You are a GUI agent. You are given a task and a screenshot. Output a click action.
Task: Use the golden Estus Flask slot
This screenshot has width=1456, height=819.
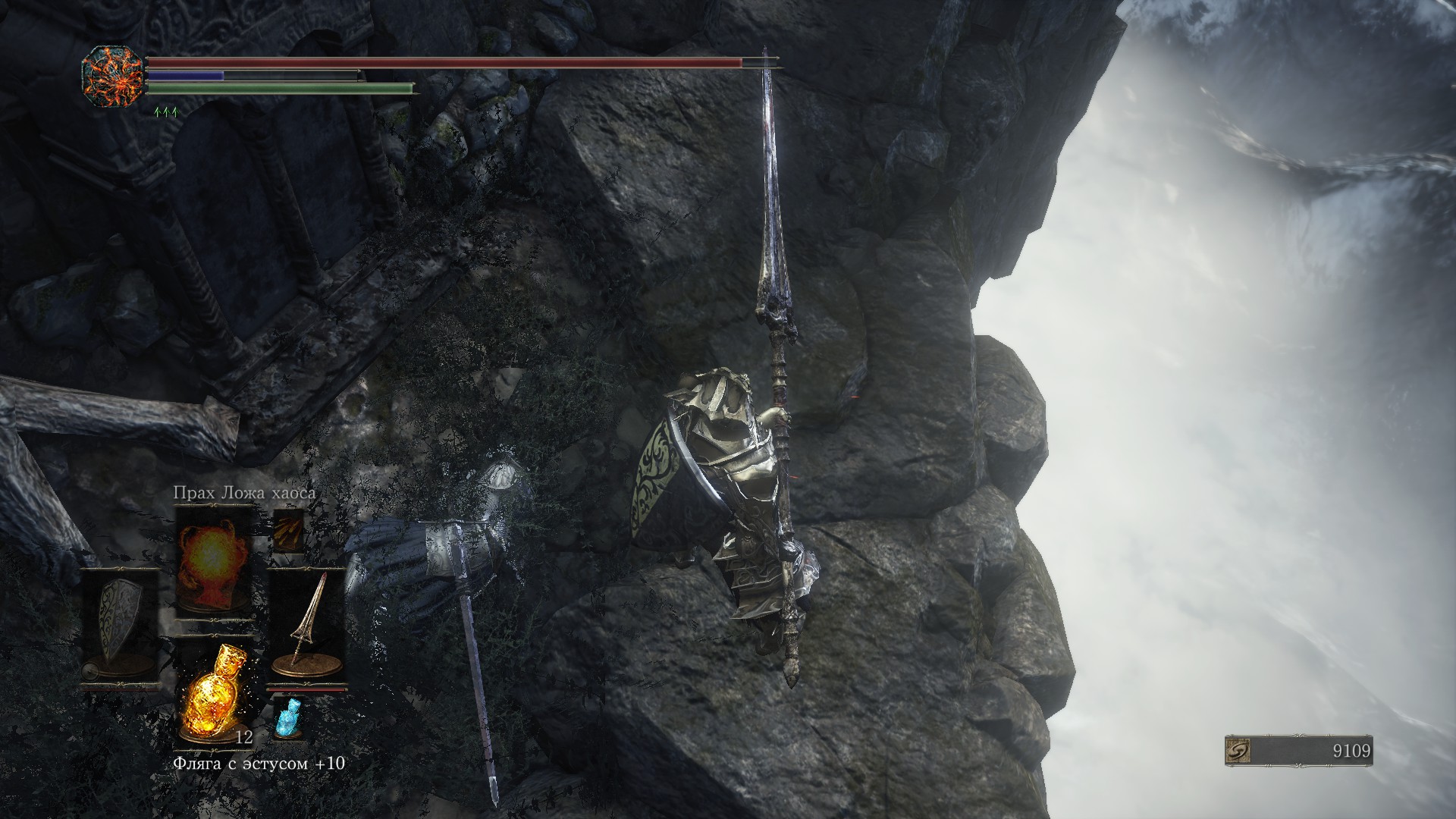(x=213, y=692)
